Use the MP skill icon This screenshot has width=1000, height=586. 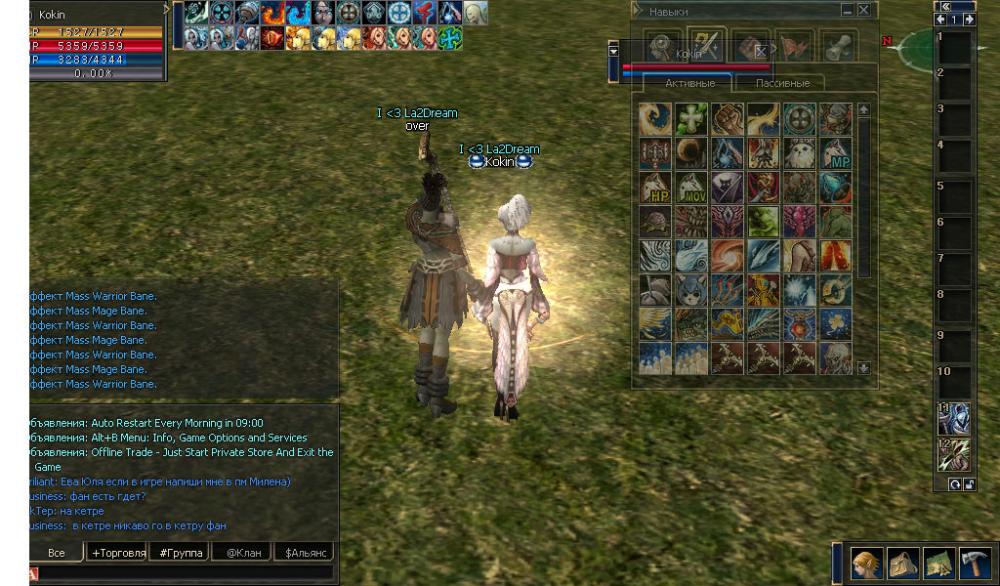pos(835,155)
